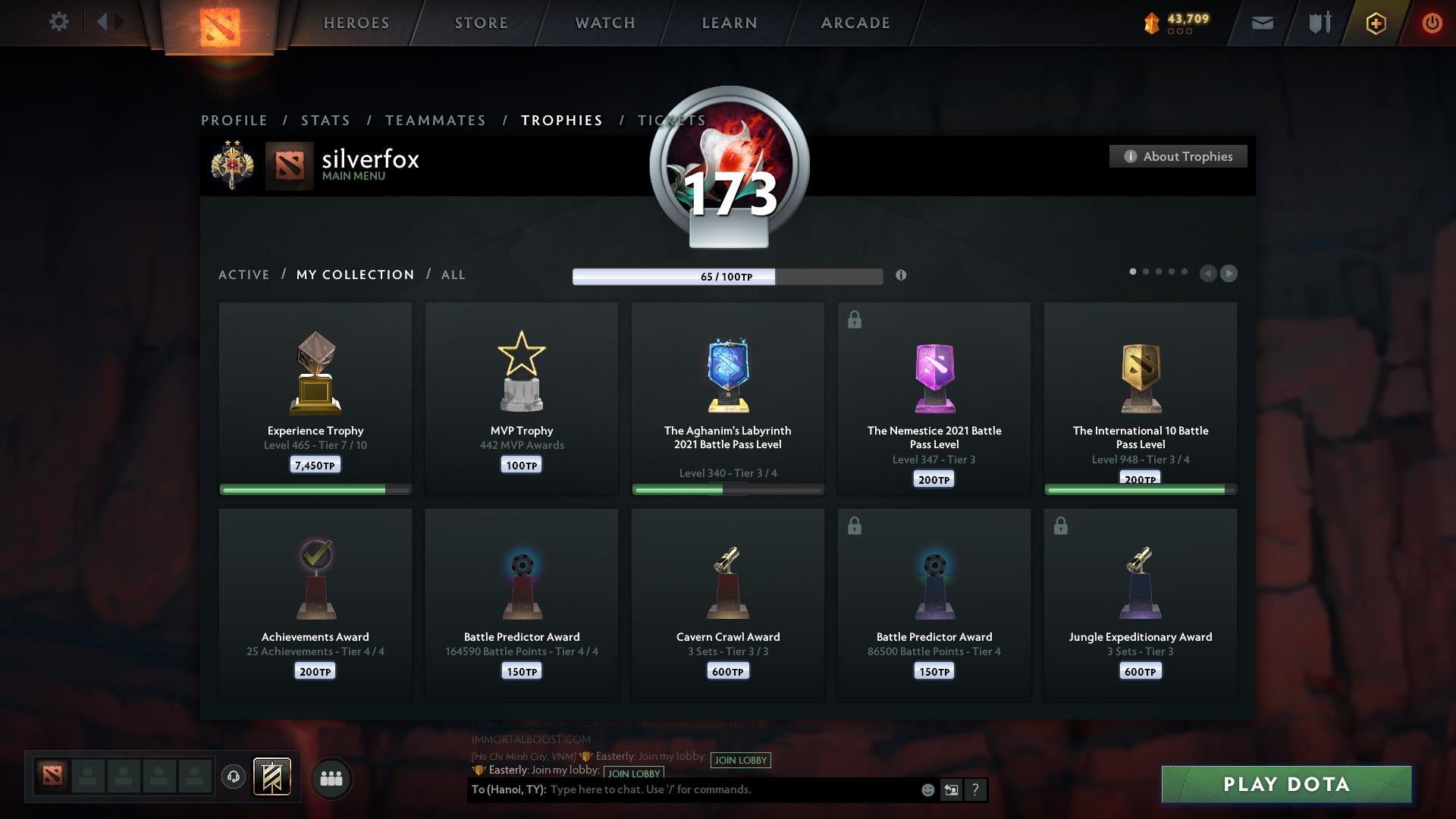This screenshot has width=1456, height=819.
Task: Click the Dota Plus hexagon icon
Action: 1375,23
